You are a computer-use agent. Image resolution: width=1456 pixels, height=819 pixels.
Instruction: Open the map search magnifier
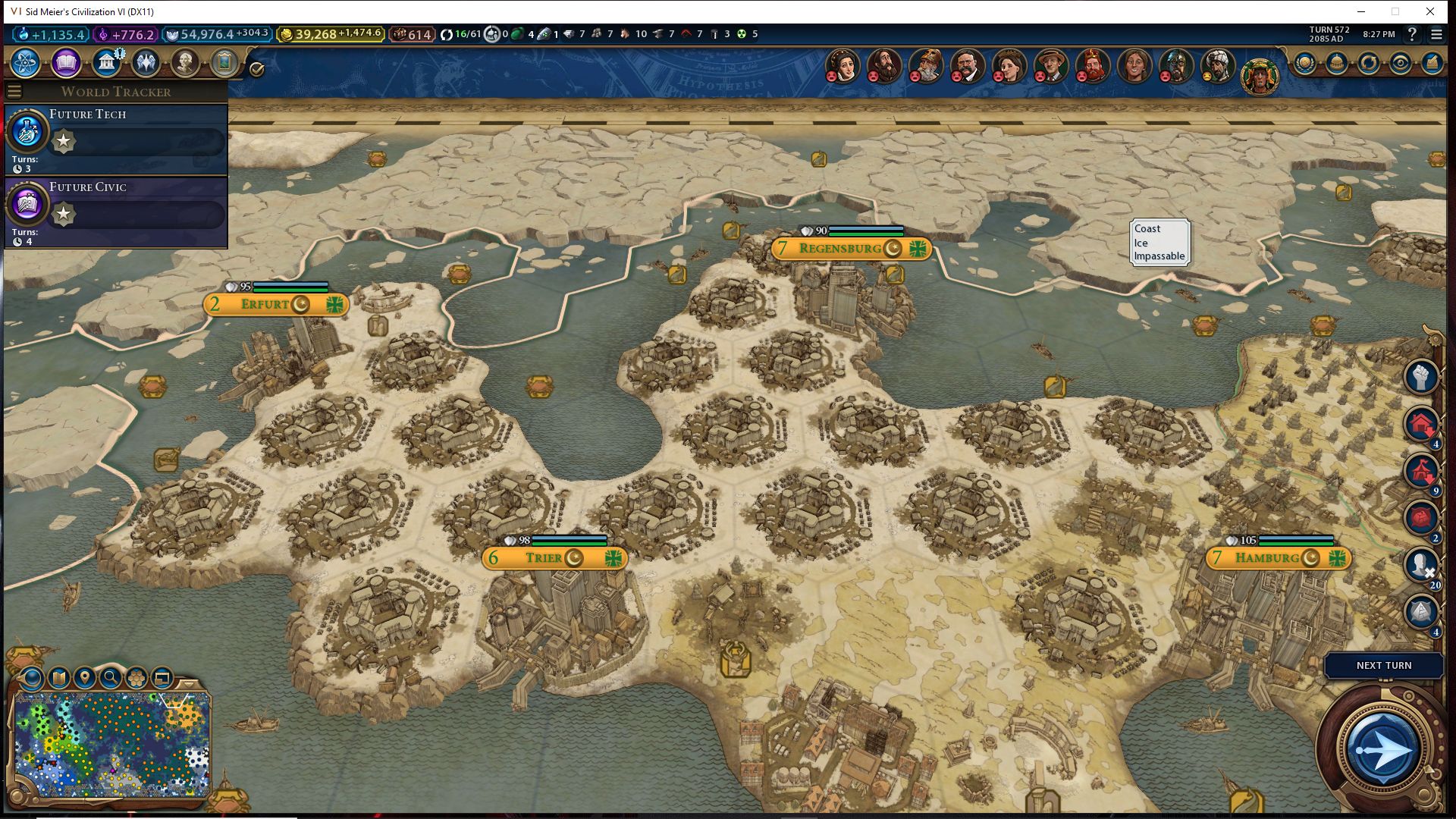click(x=111, y=678)
